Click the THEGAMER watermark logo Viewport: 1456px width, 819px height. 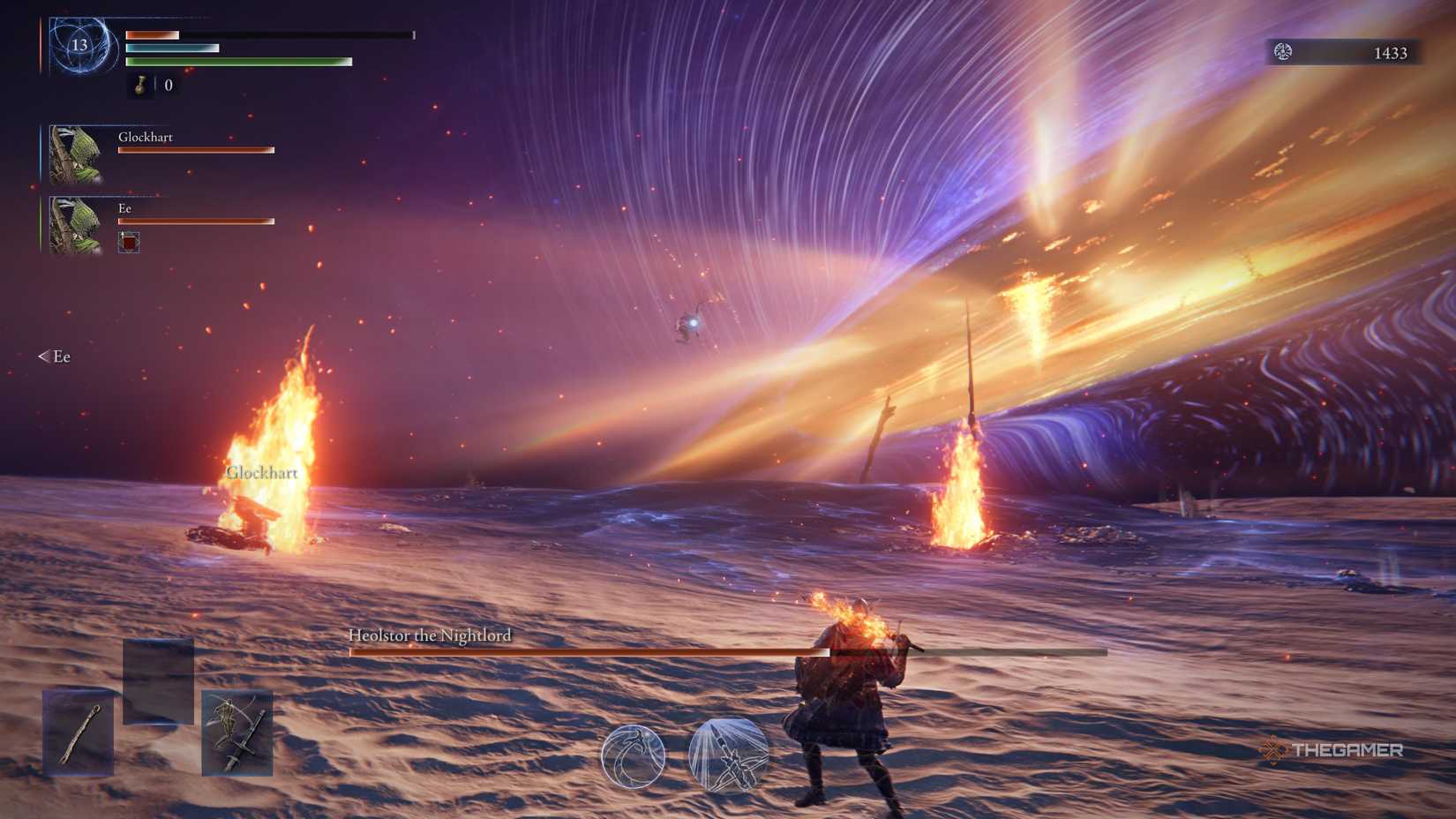(1334, 749)
